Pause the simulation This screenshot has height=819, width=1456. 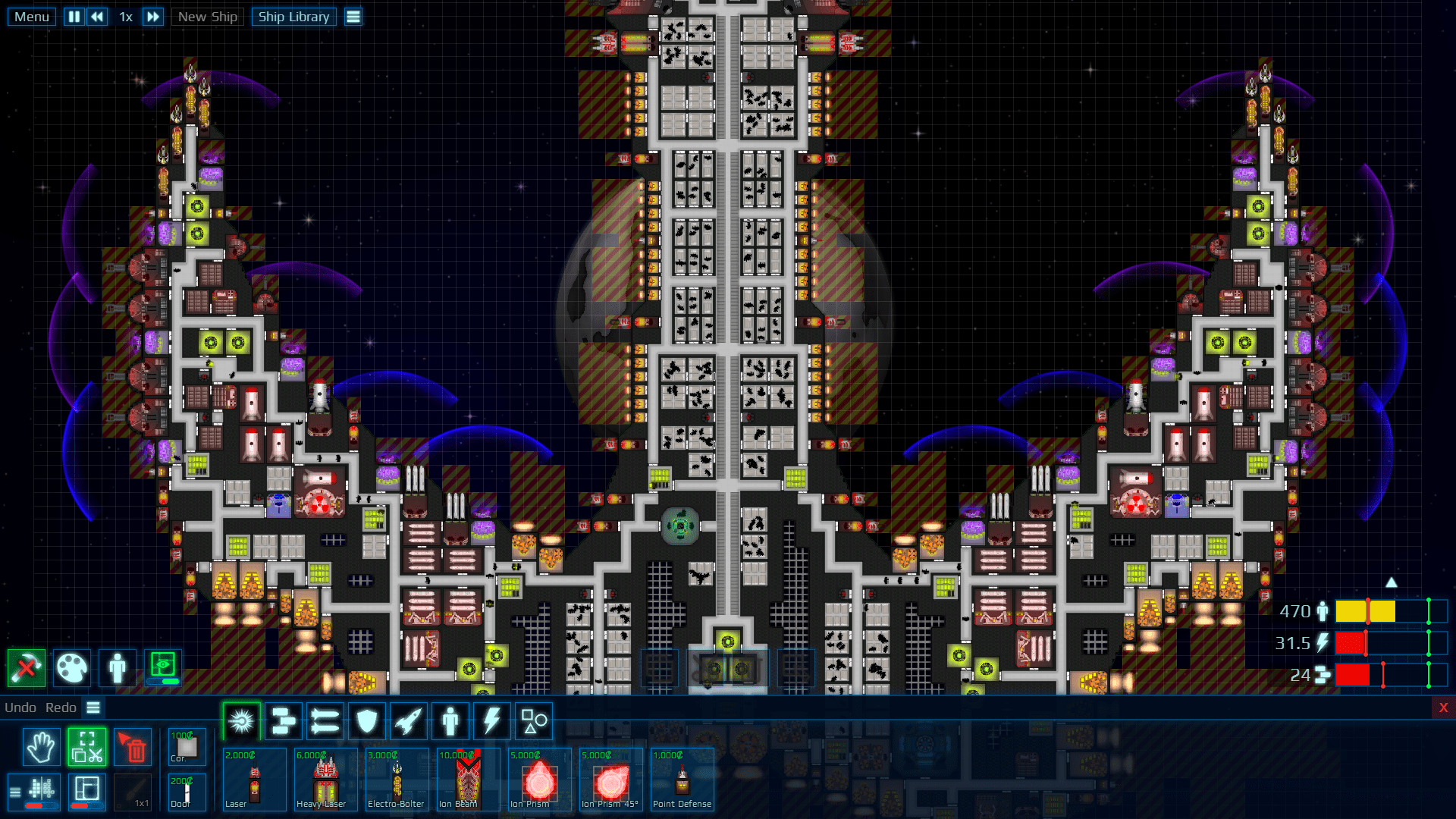(x=74, y=16)
